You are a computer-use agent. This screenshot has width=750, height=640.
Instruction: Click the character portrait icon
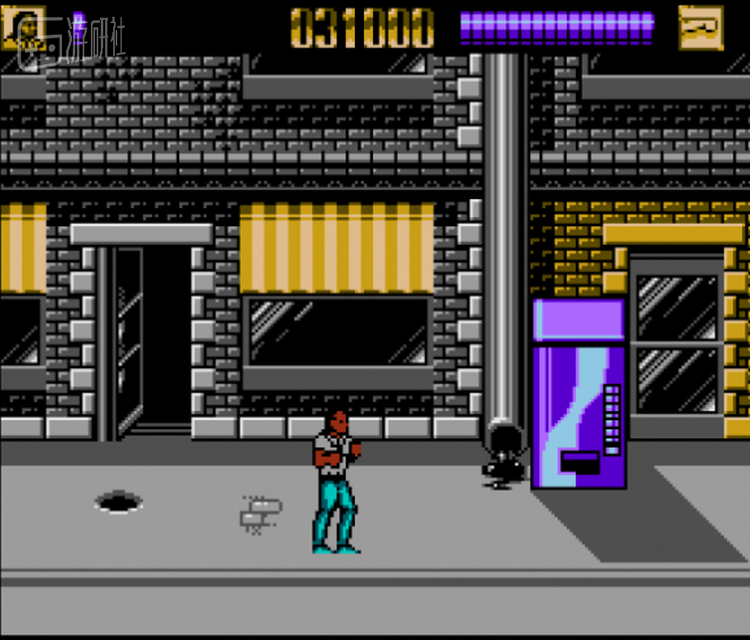22,28
